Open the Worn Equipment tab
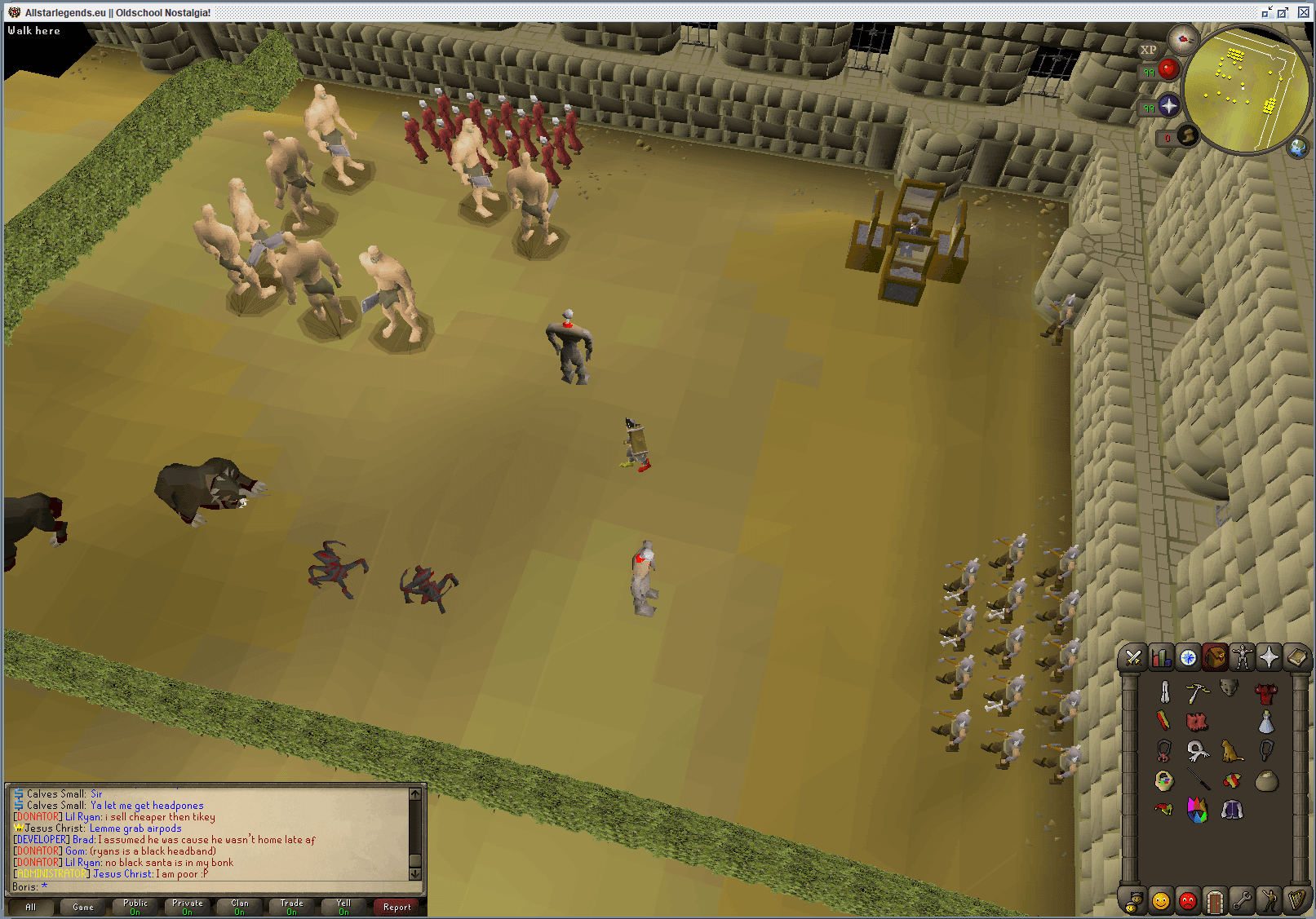This screenshot has height=919, width=1316. (x=1243, y=659)
